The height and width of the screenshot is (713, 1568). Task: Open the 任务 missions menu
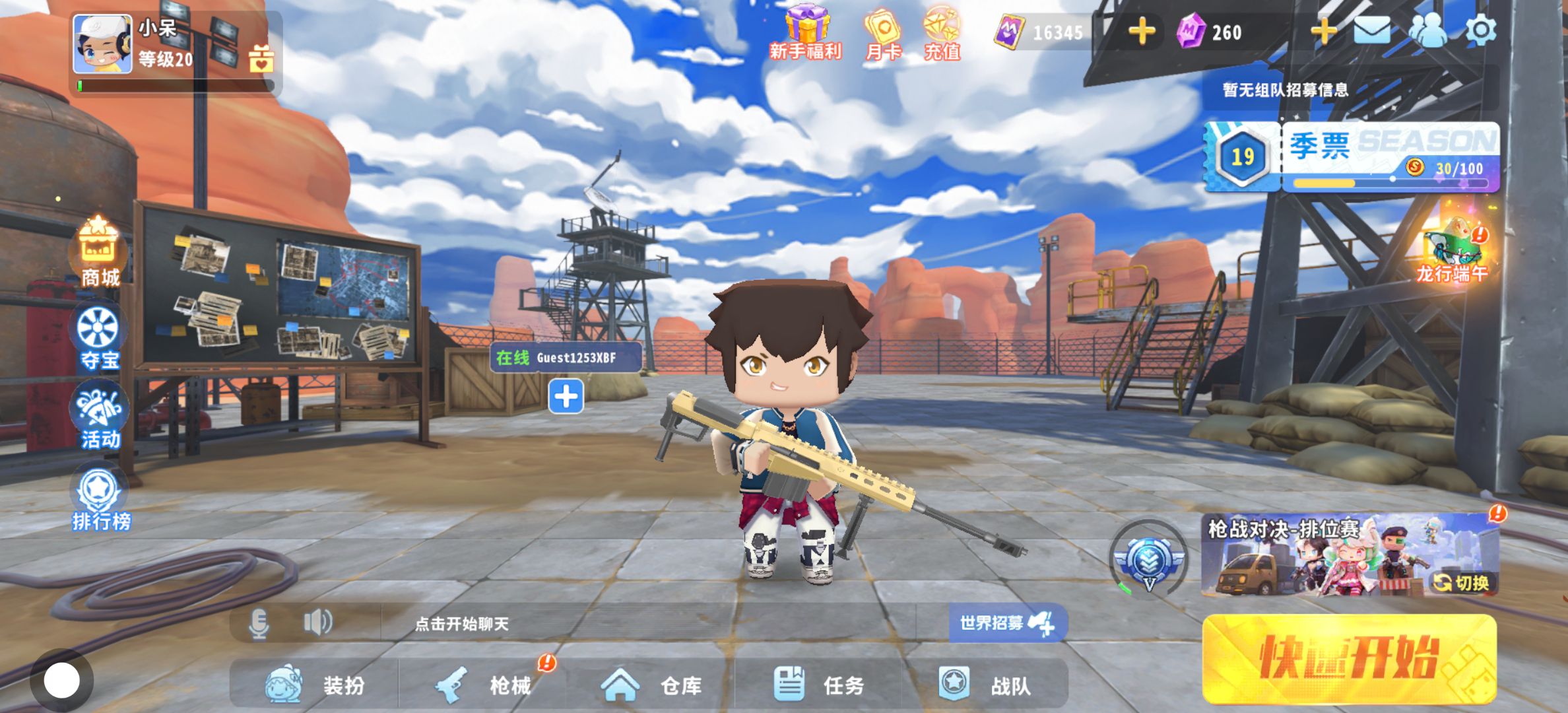pyautogui.click(x=820, y=685)
